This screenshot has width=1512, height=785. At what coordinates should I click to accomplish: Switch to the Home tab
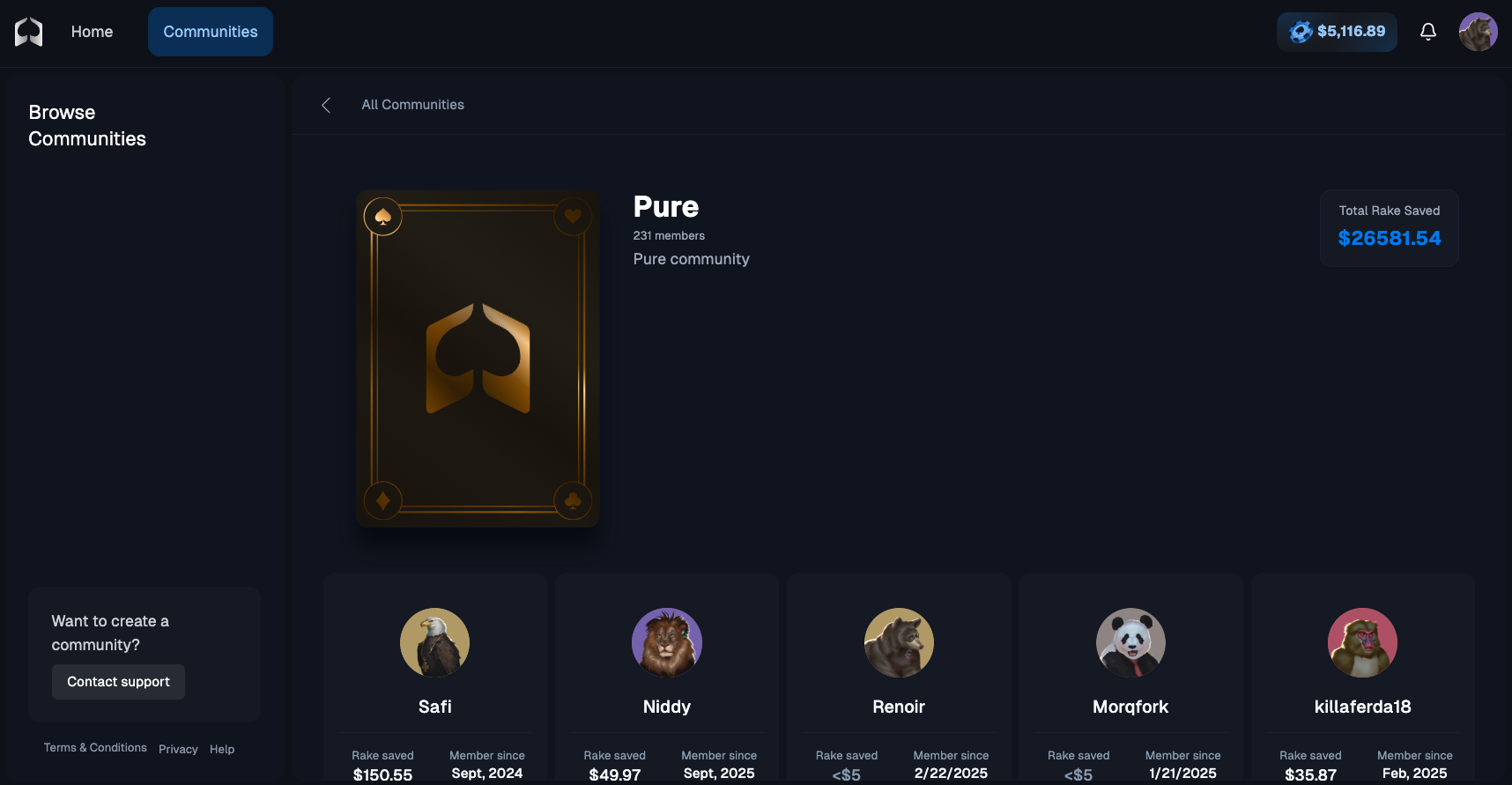point(92,31)
